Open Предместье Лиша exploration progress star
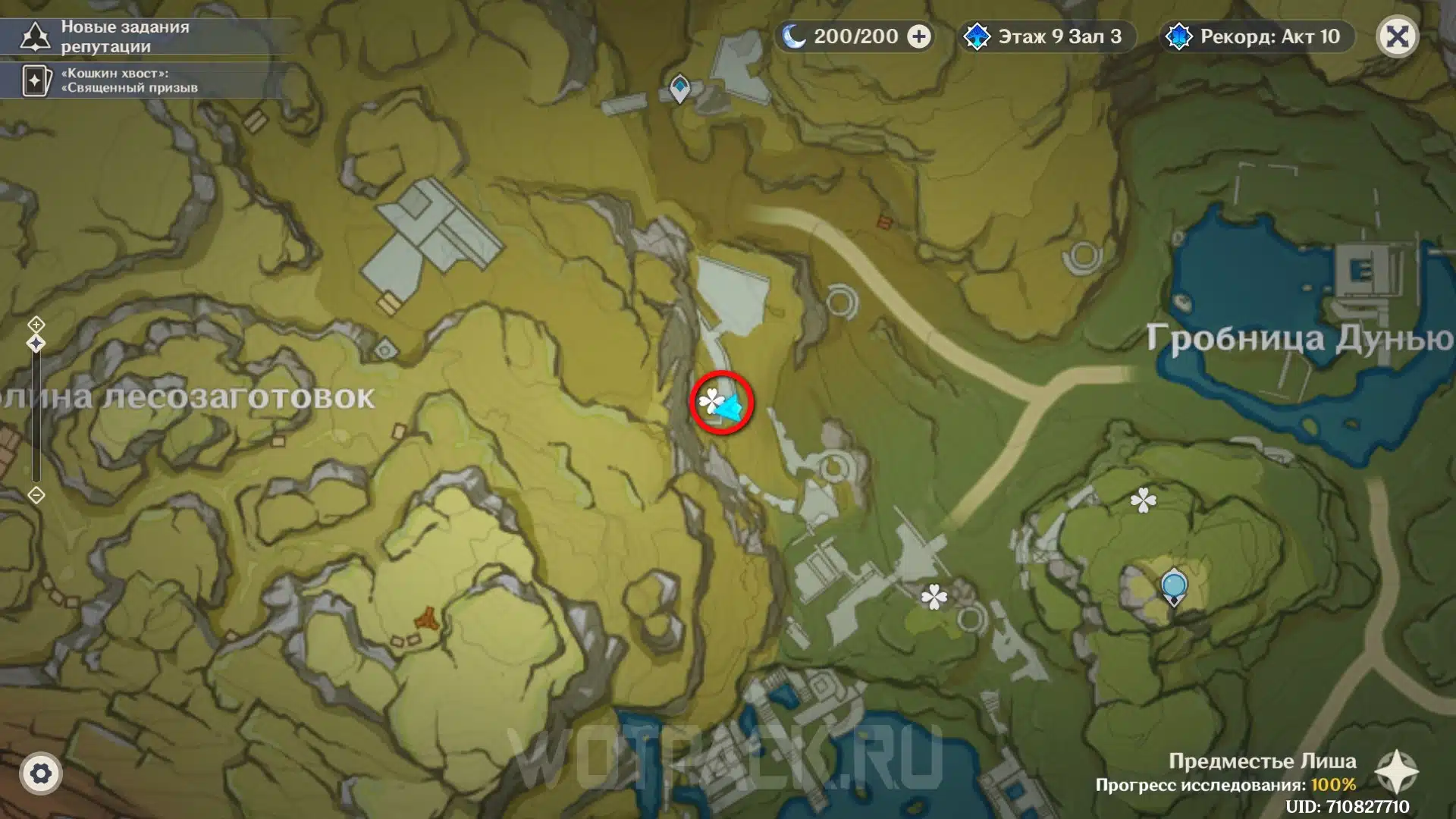This screenshot has width=1456, height=819. [1396, 773]
